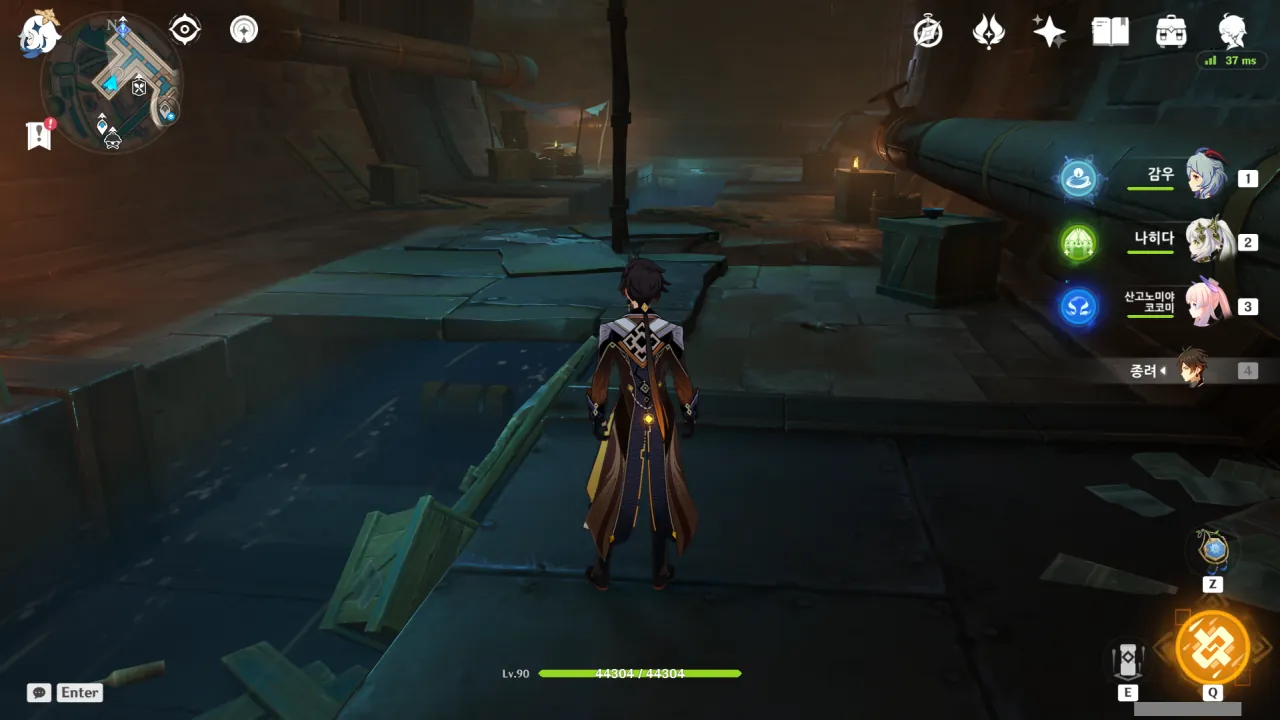This screenshot has height=720, width=1280.
Task: Open the backpack inventory icon
Action: point(1171,32)
